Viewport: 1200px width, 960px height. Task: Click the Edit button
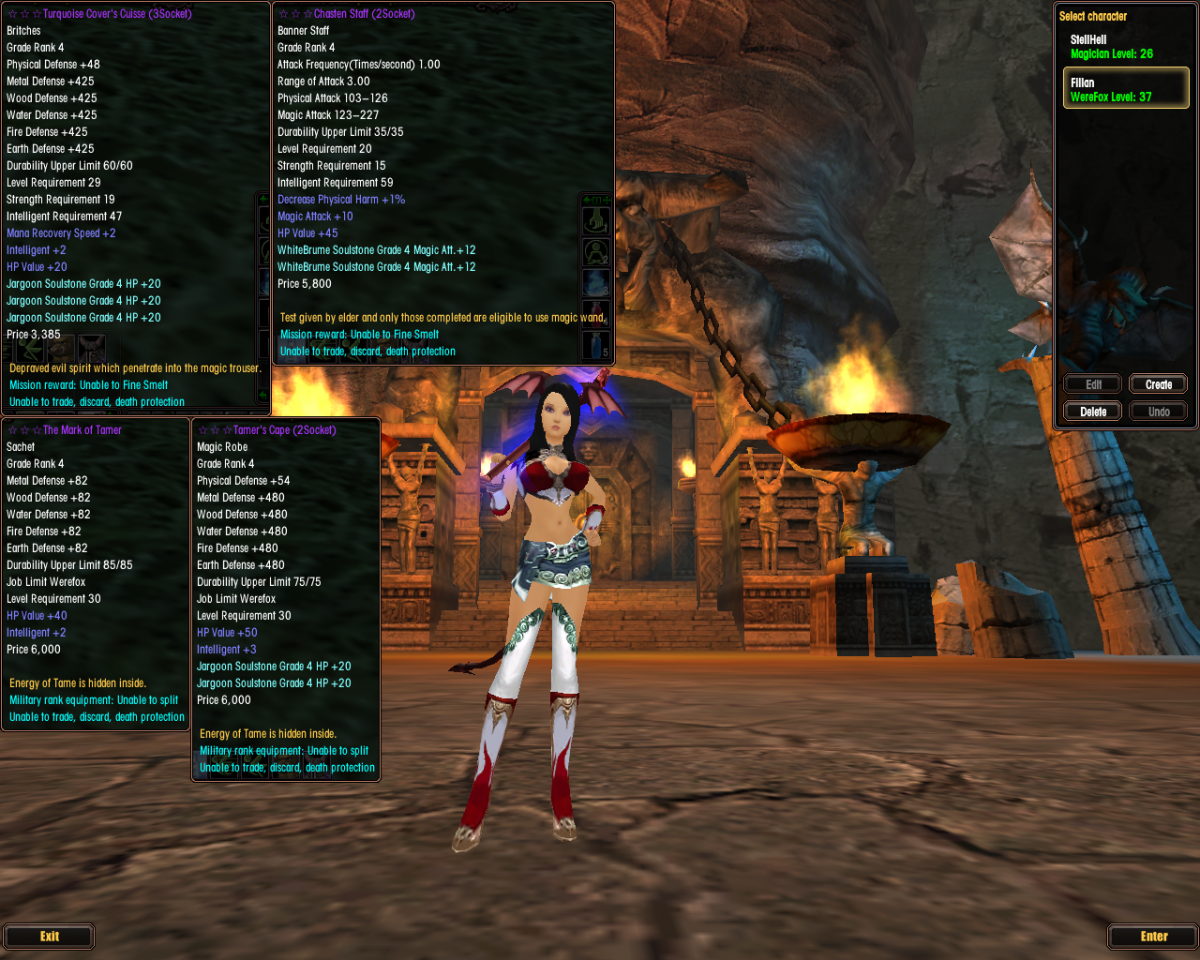[x=1092, y=385]
